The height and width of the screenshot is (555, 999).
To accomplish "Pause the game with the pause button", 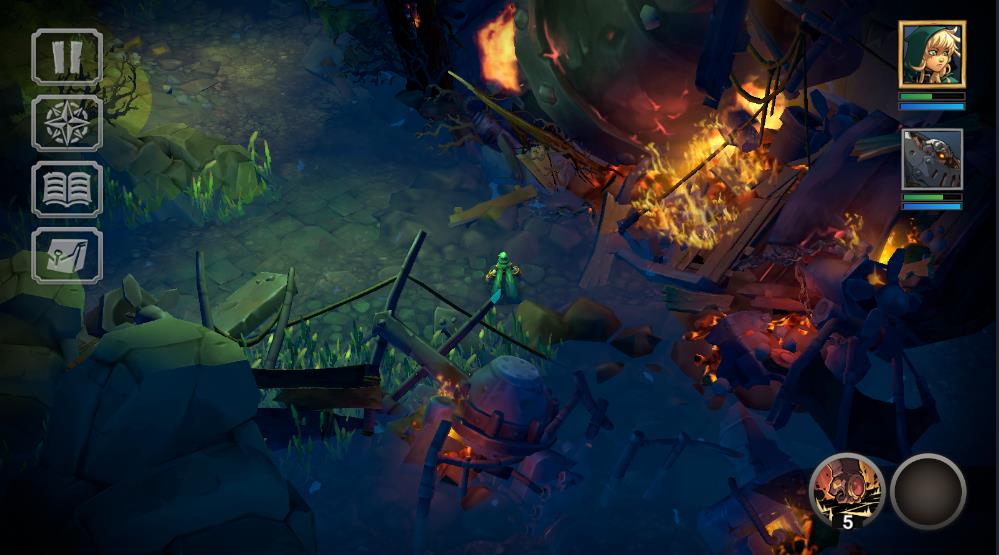I will [67, 57].
